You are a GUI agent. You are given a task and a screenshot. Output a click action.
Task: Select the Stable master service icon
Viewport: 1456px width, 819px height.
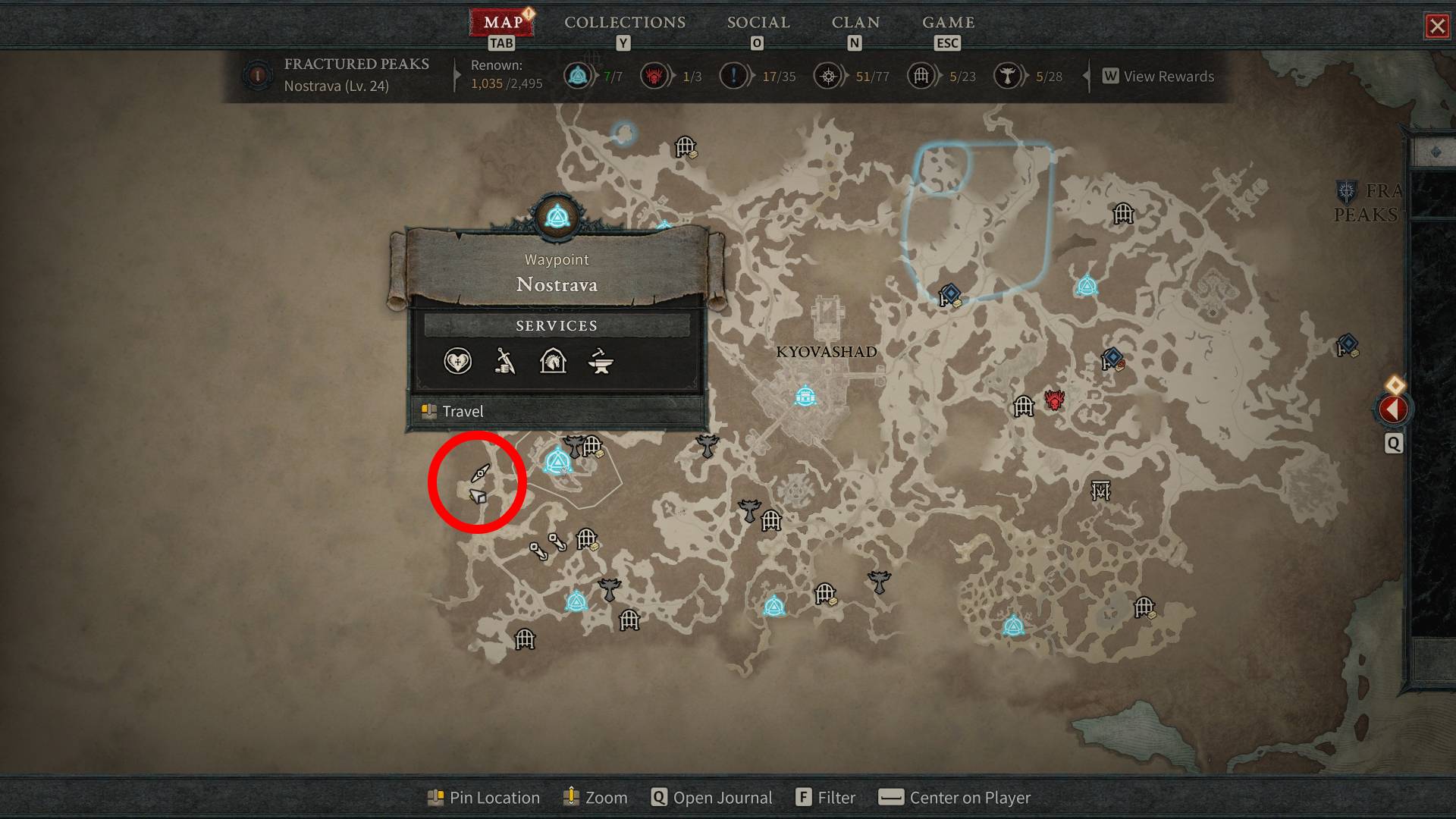(x=554, y=362)
